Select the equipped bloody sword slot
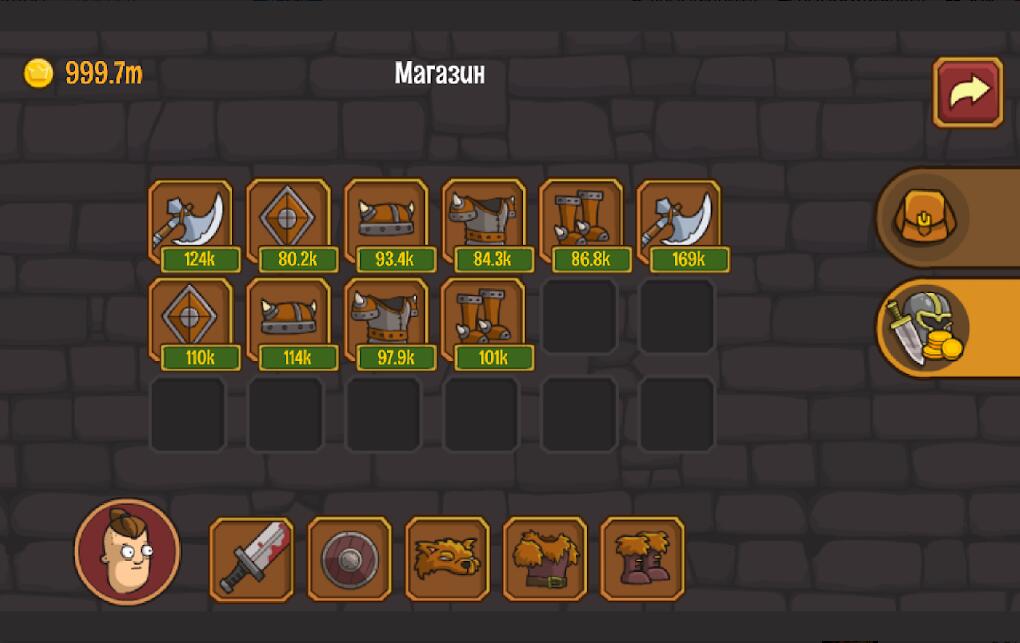Image resolution: width=1020 pixels, height=643 pixels. 251,559
